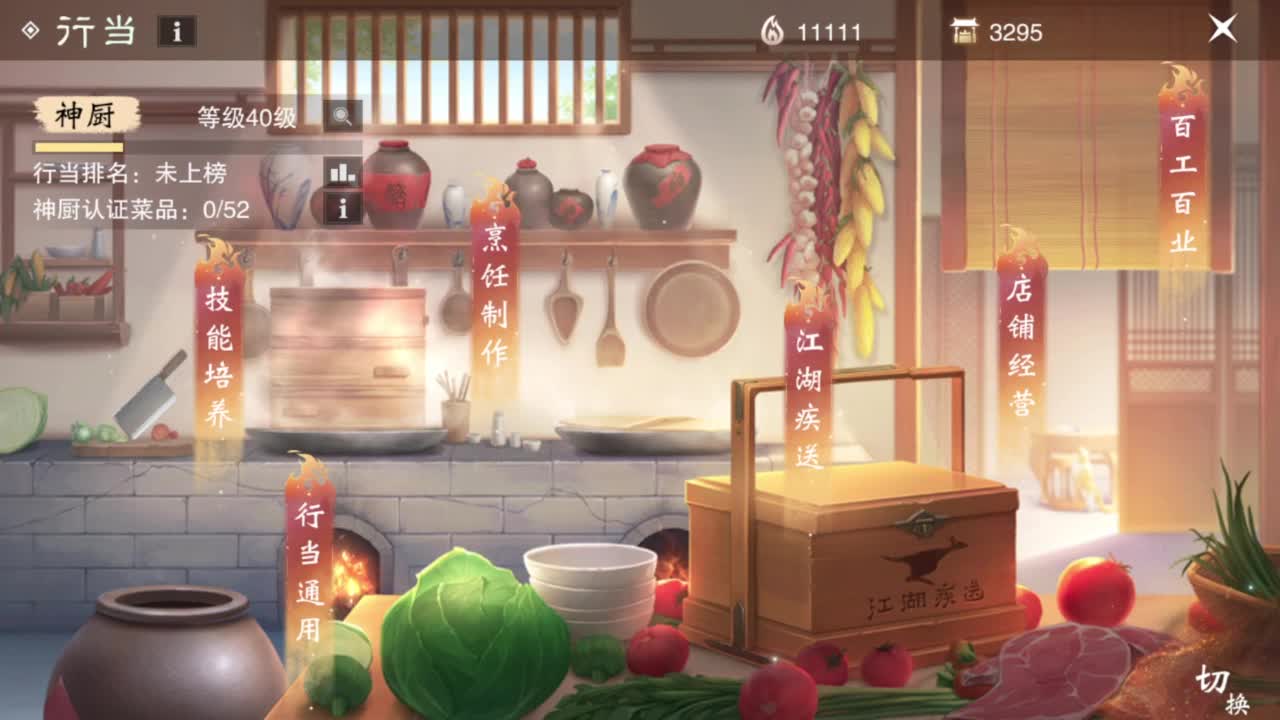The image size is (1280, 720).
Task: Click the 11111 currency amount
Action: 830,31
